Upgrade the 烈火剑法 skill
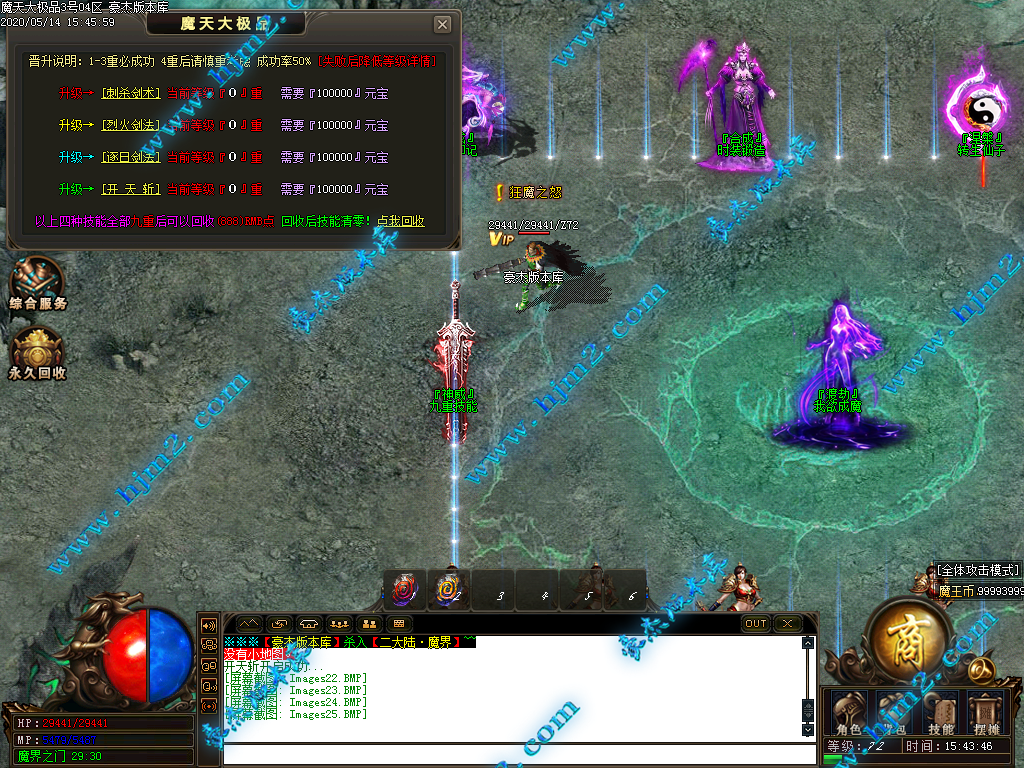Image resolution: width=1024 pixels, height=768 pixels. [131, 126]
